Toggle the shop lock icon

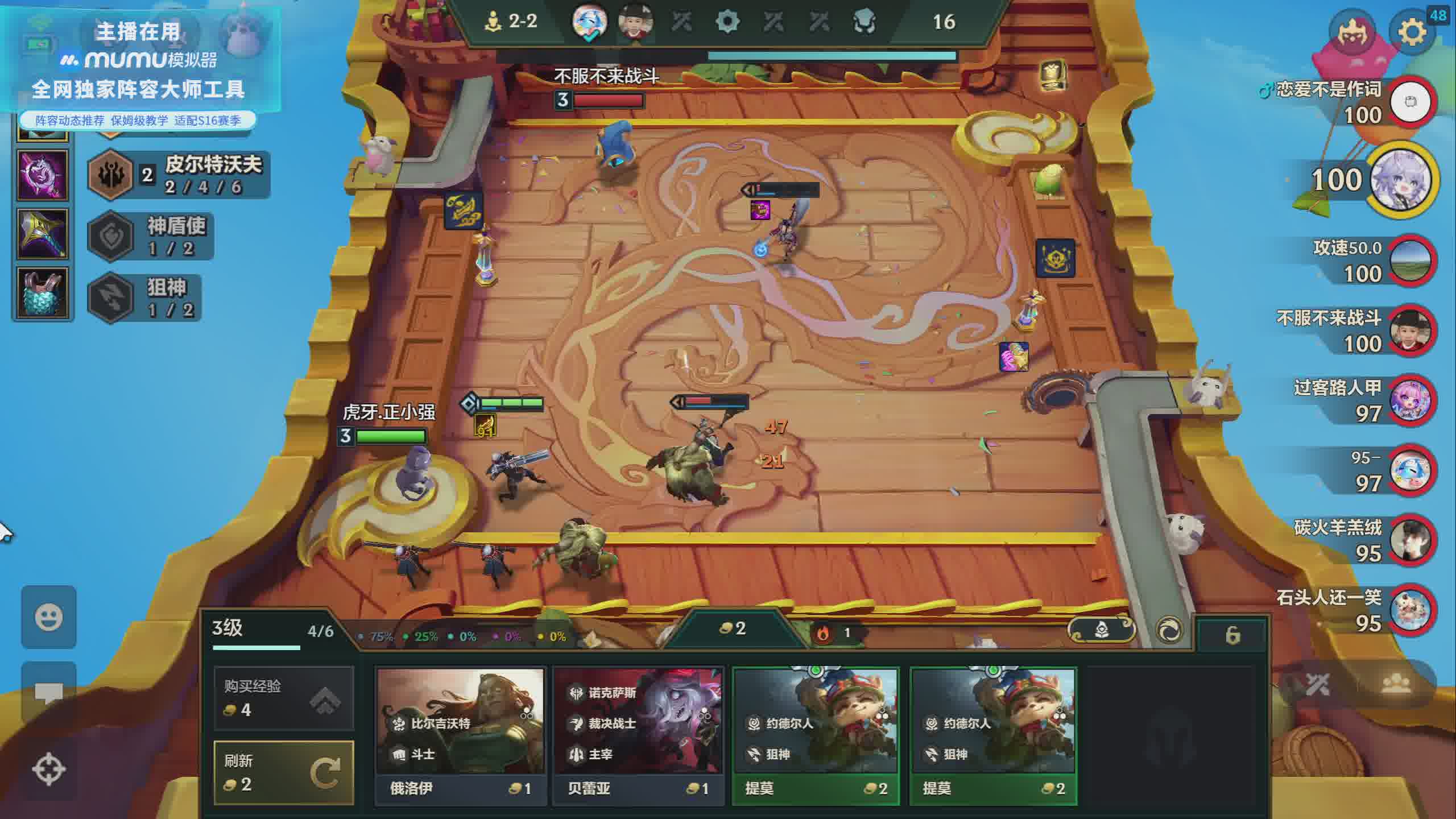(1232, 635)
